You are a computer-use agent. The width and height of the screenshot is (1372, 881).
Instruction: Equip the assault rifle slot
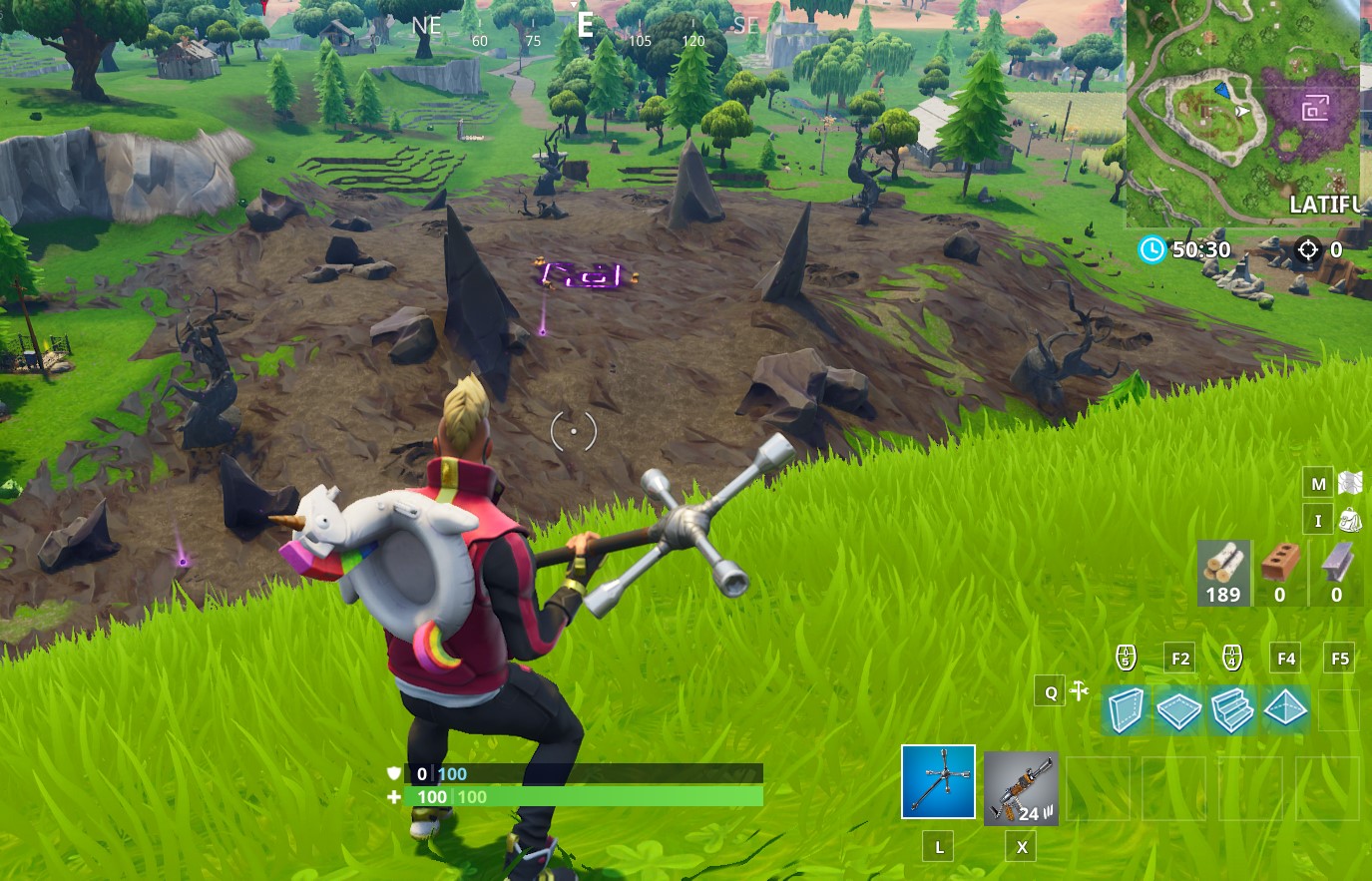click(x=1021, y=788)
